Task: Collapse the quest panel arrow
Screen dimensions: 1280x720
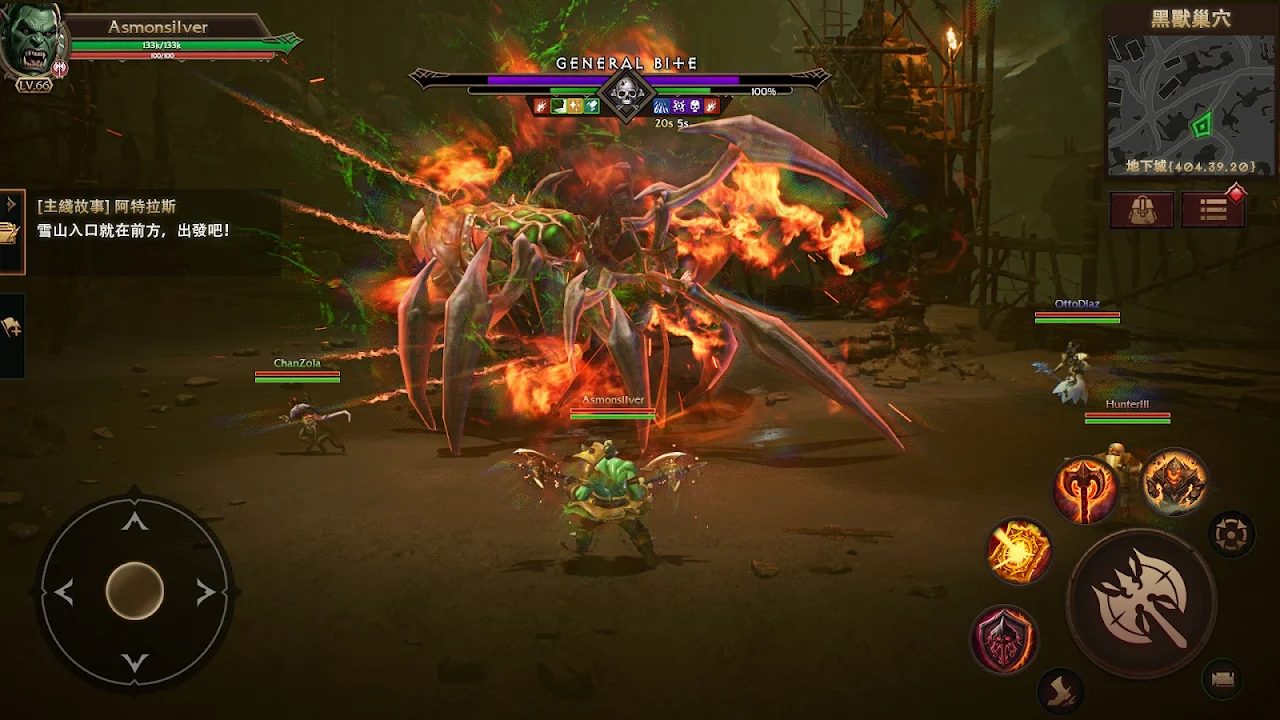Action: 11,205
